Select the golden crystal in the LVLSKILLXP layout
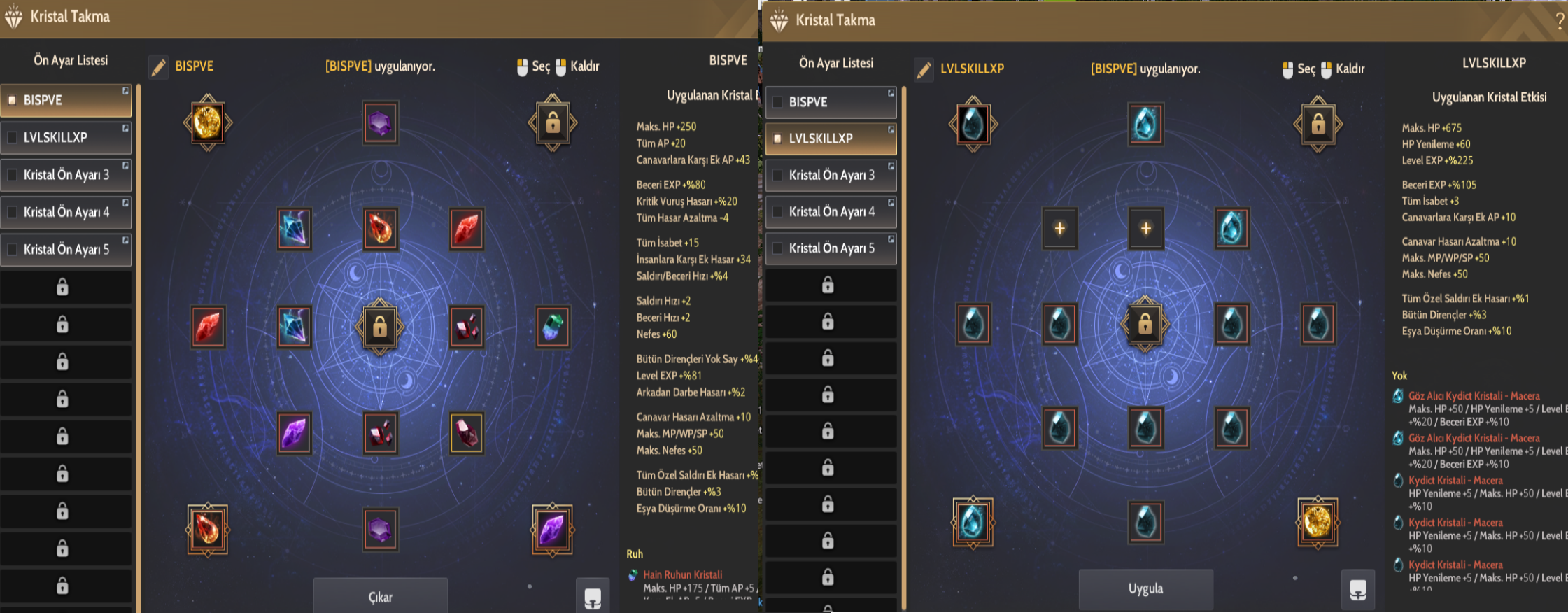 pyautogui.click(x=1318, y=523)
